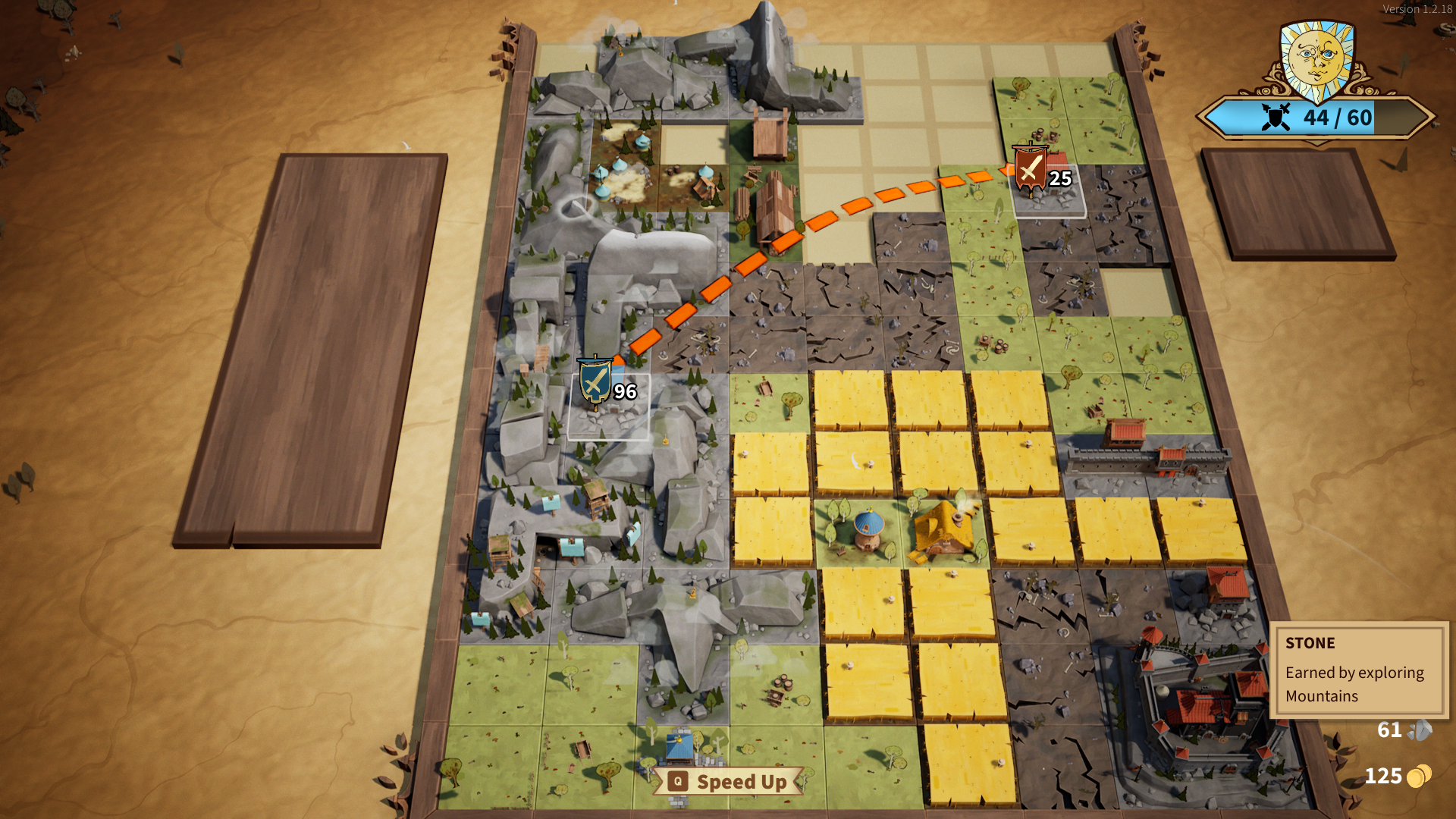Click the stone resource icon
Screen dimensions: 1456x819
1420,730
